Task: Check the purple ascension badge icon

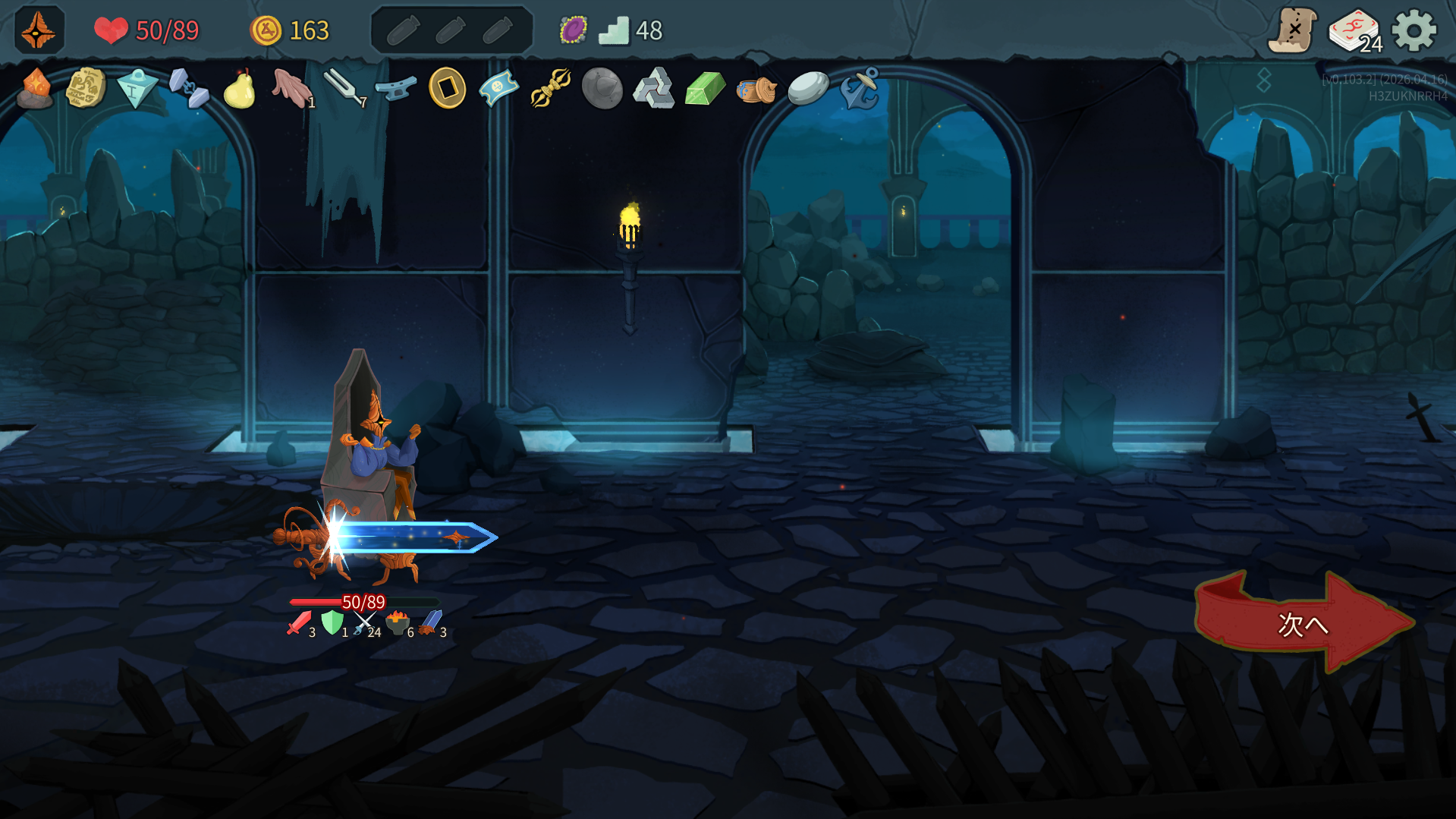Action: (573, 30)
